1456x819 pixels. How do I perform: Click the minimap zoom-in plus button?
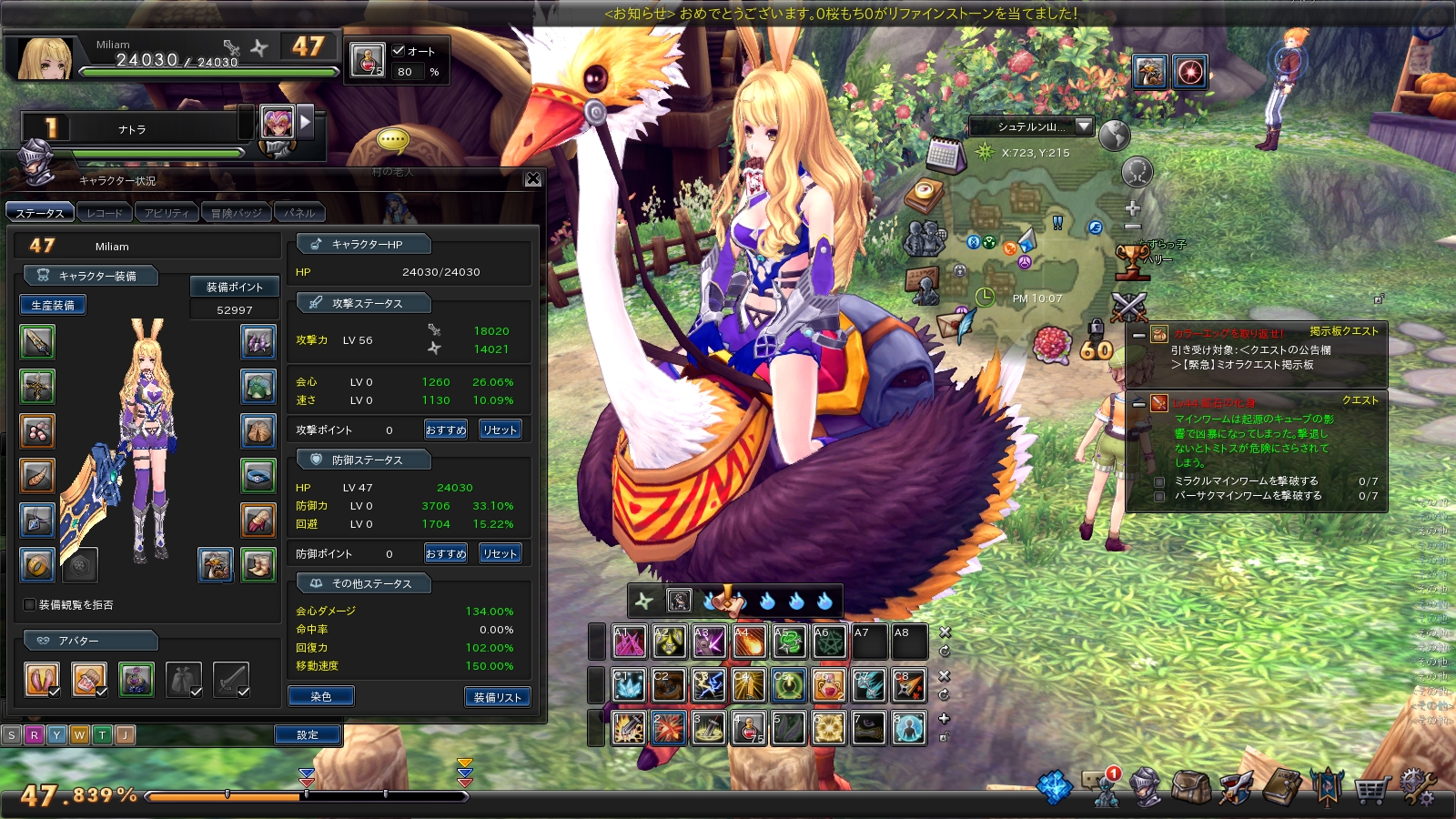(x=1133, y=208)
